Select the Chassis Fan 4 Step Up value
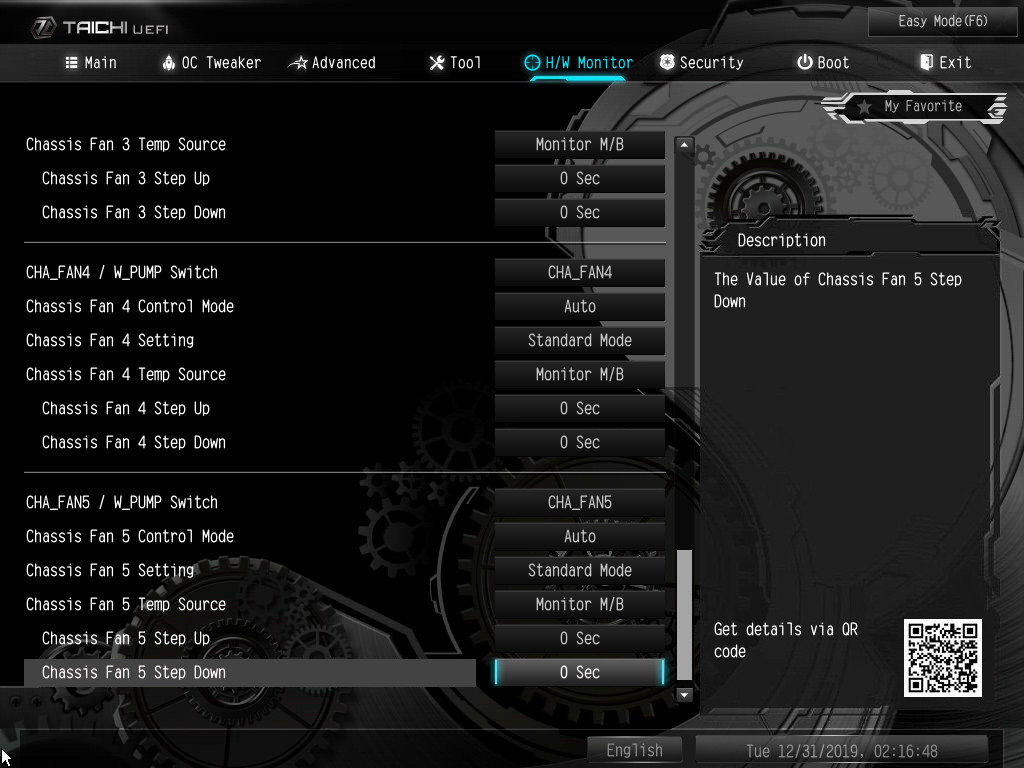 point(580,408)
